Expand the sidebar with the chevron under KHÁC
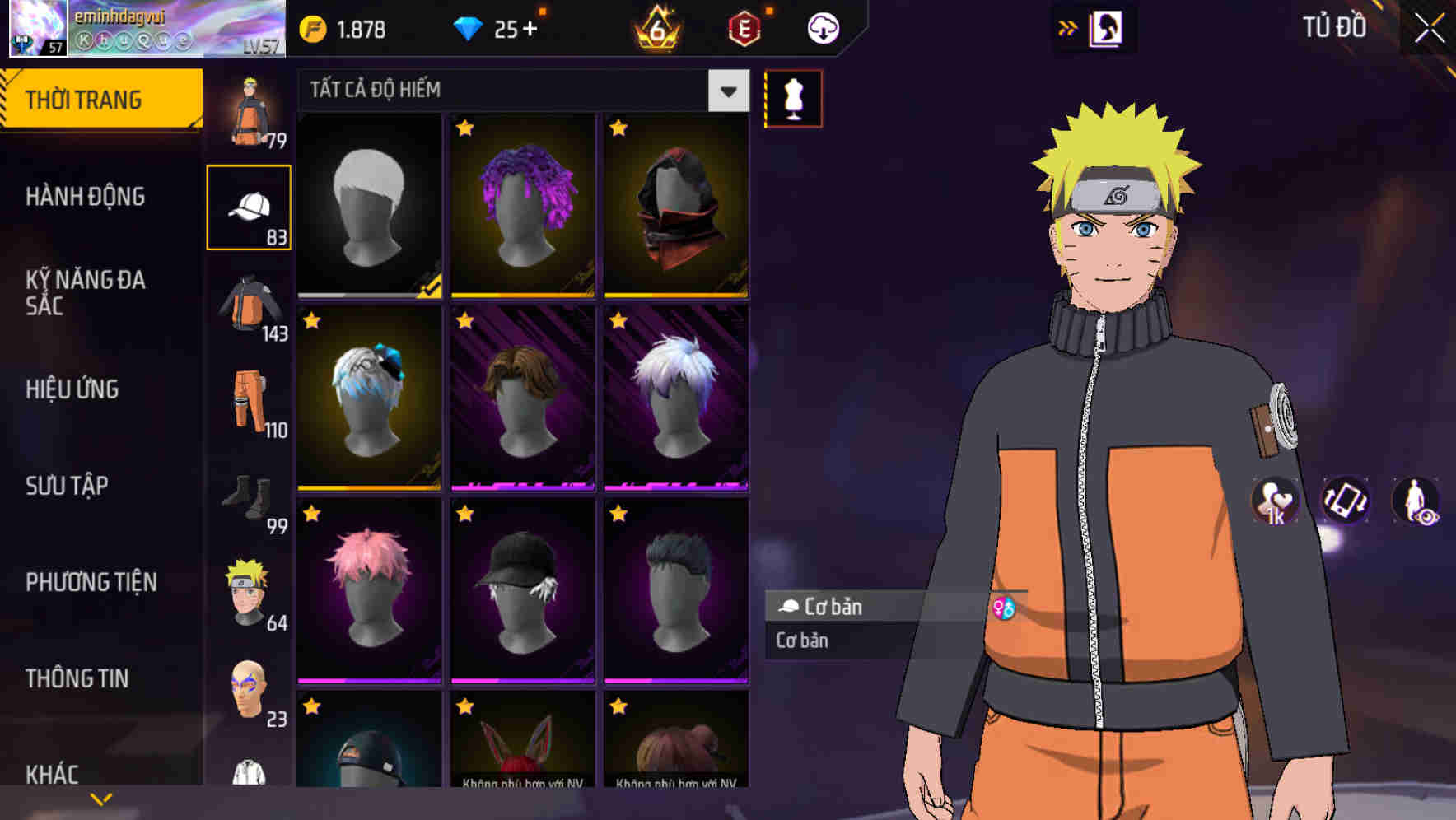Viewport: 1456px width, 820px height. [x=100, y=799]
